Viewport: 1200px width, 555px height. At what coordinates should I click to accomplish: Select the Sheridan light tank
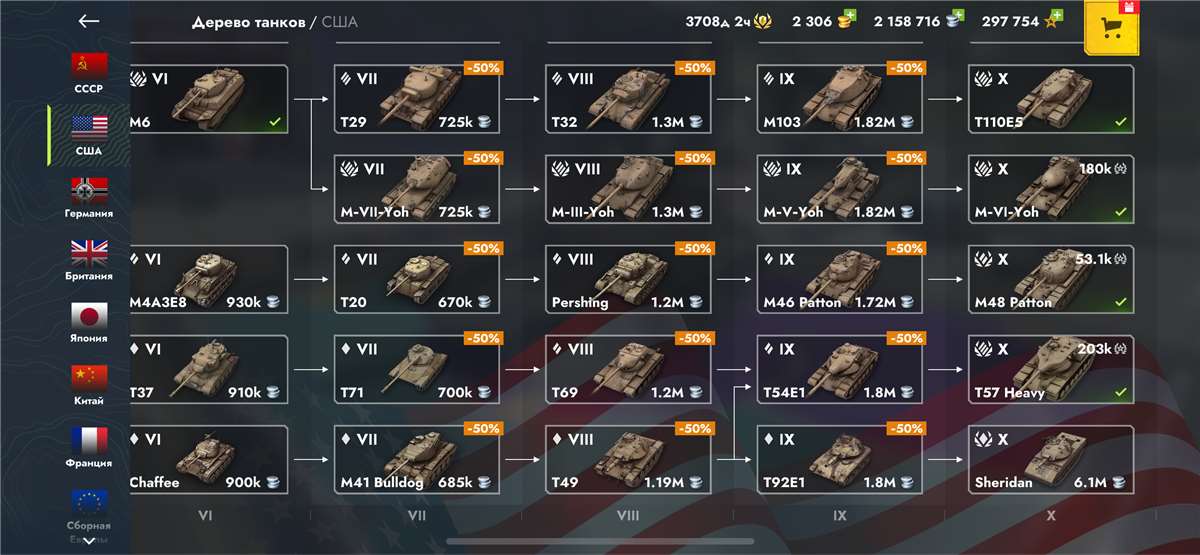point(1051,460)
